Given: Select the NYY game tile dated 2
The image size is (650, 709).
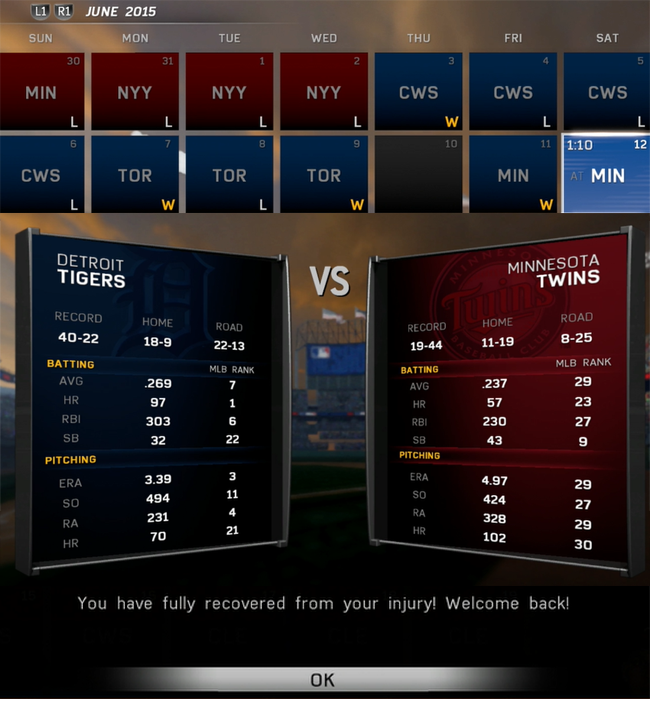Looking at the screenshot, I should point(323,92).
